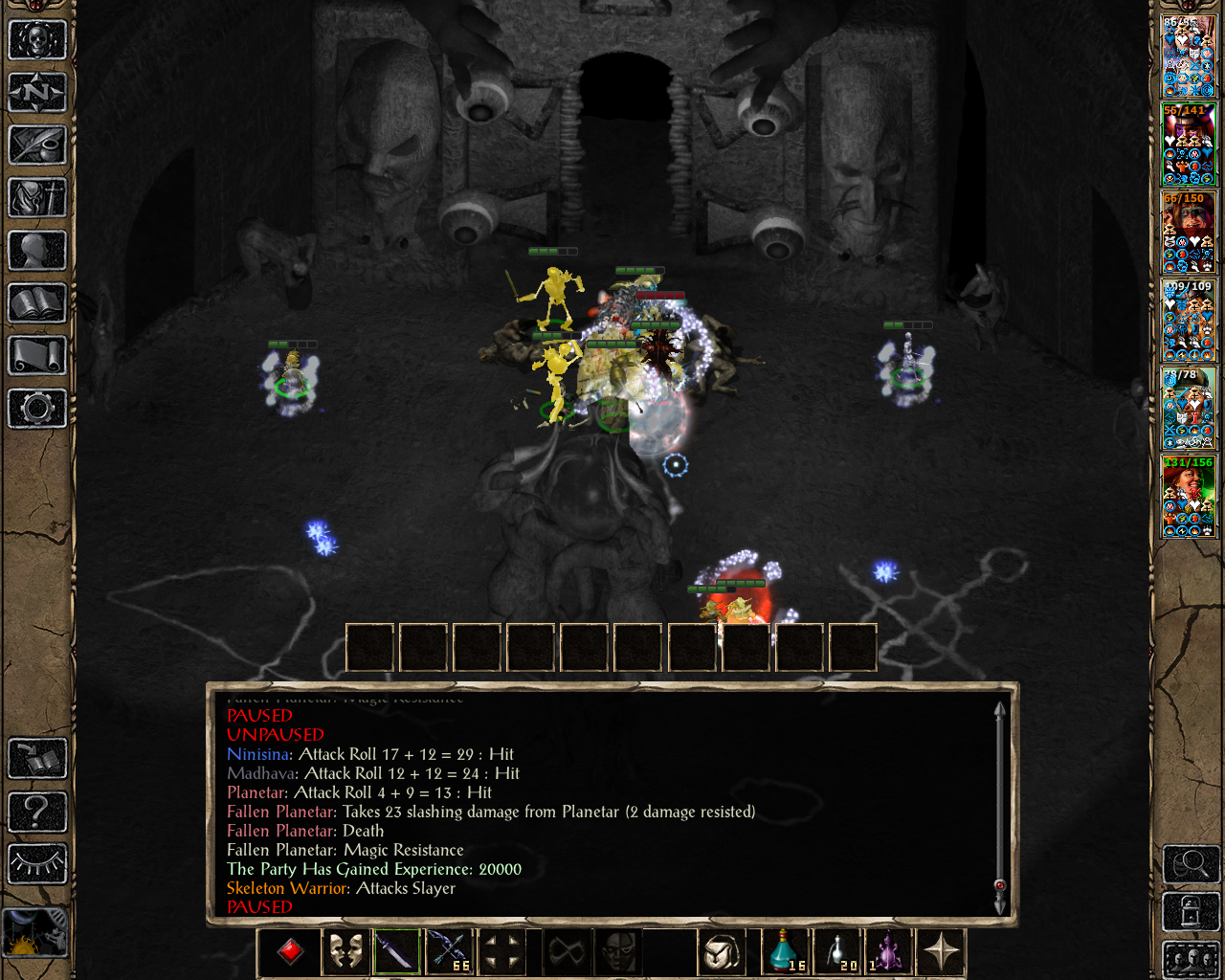This screenshot has height=980, width=1225.
Task: Open the mage spellbook
Action: click(x=37, y=303)
